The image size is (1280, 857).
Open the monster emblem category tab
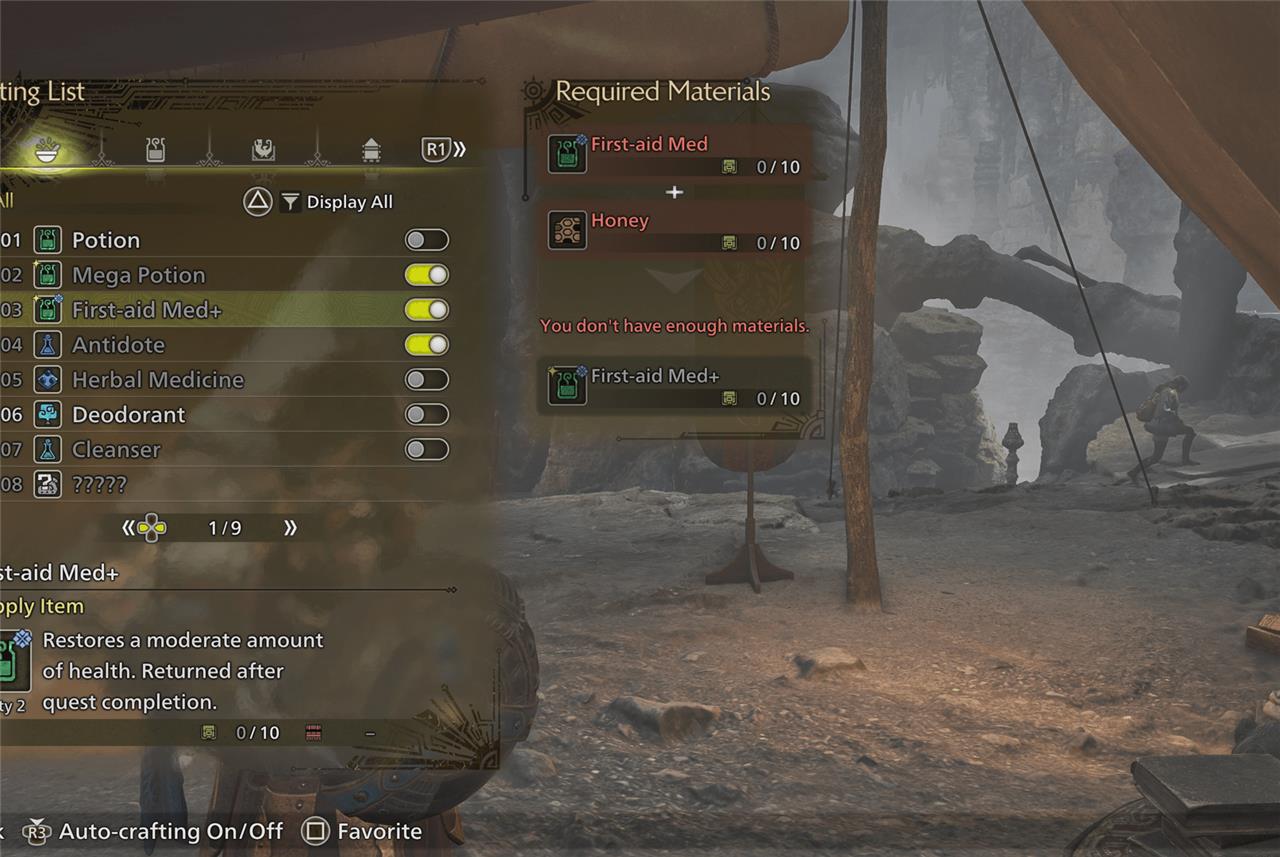[x=263, y=150]
